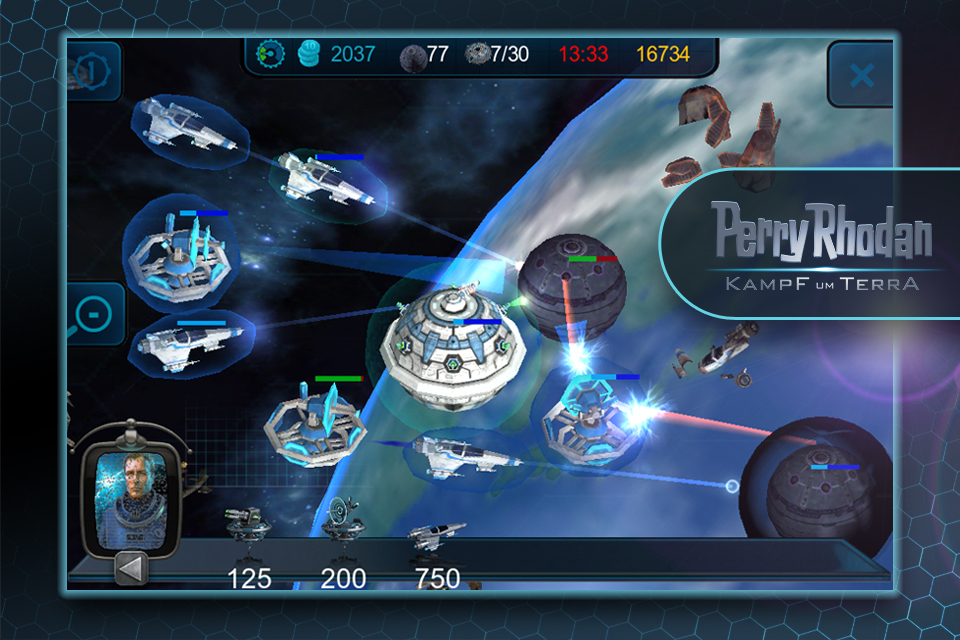960x640 pixels.
Task: Zoom out with the magnifier minus button
Action: click(x=93, y=315)
